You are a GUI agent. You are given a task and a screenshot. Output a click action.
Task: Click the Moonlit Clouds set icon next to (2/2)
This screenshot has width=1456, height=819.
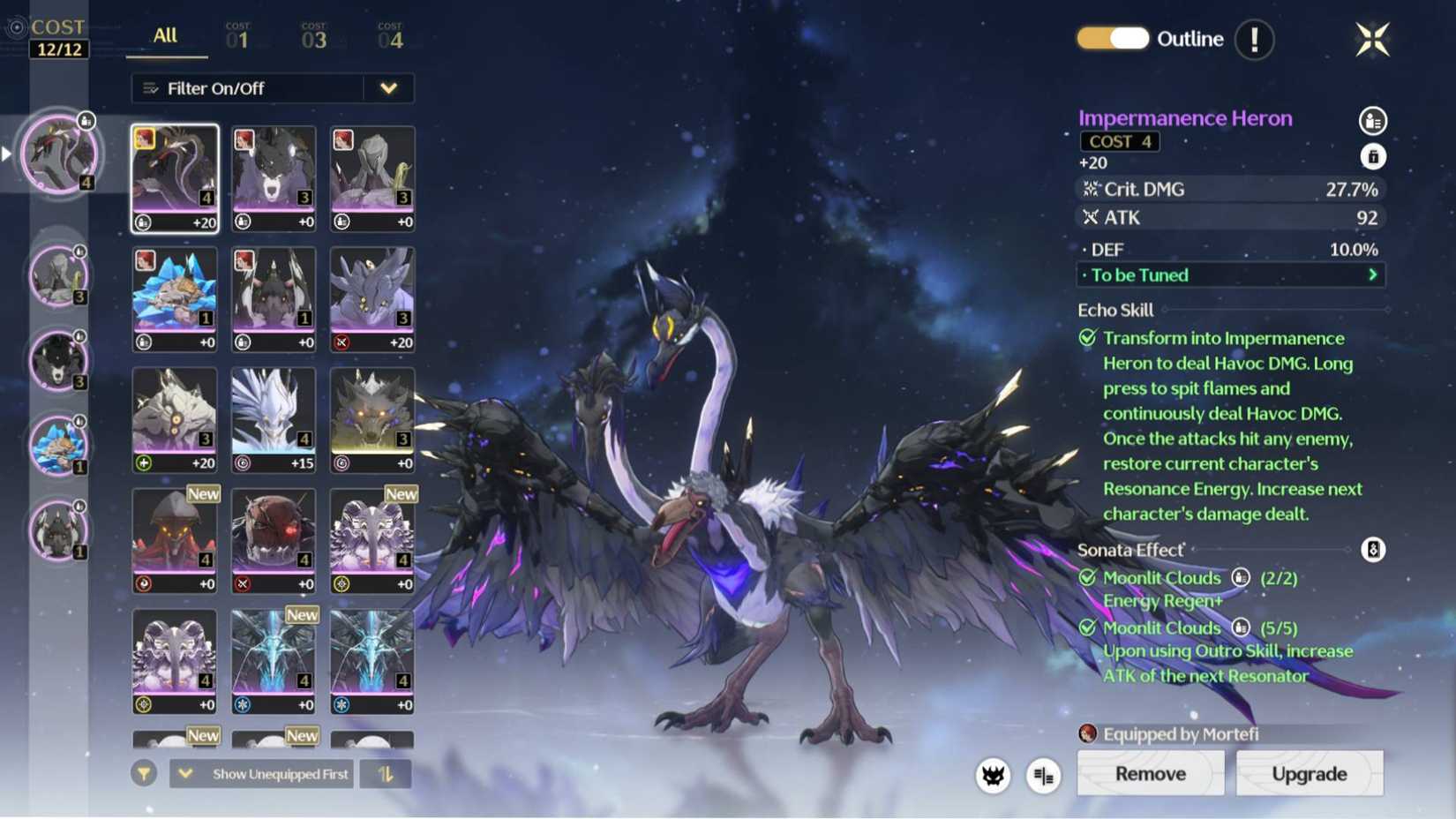tap(1242, 578)
